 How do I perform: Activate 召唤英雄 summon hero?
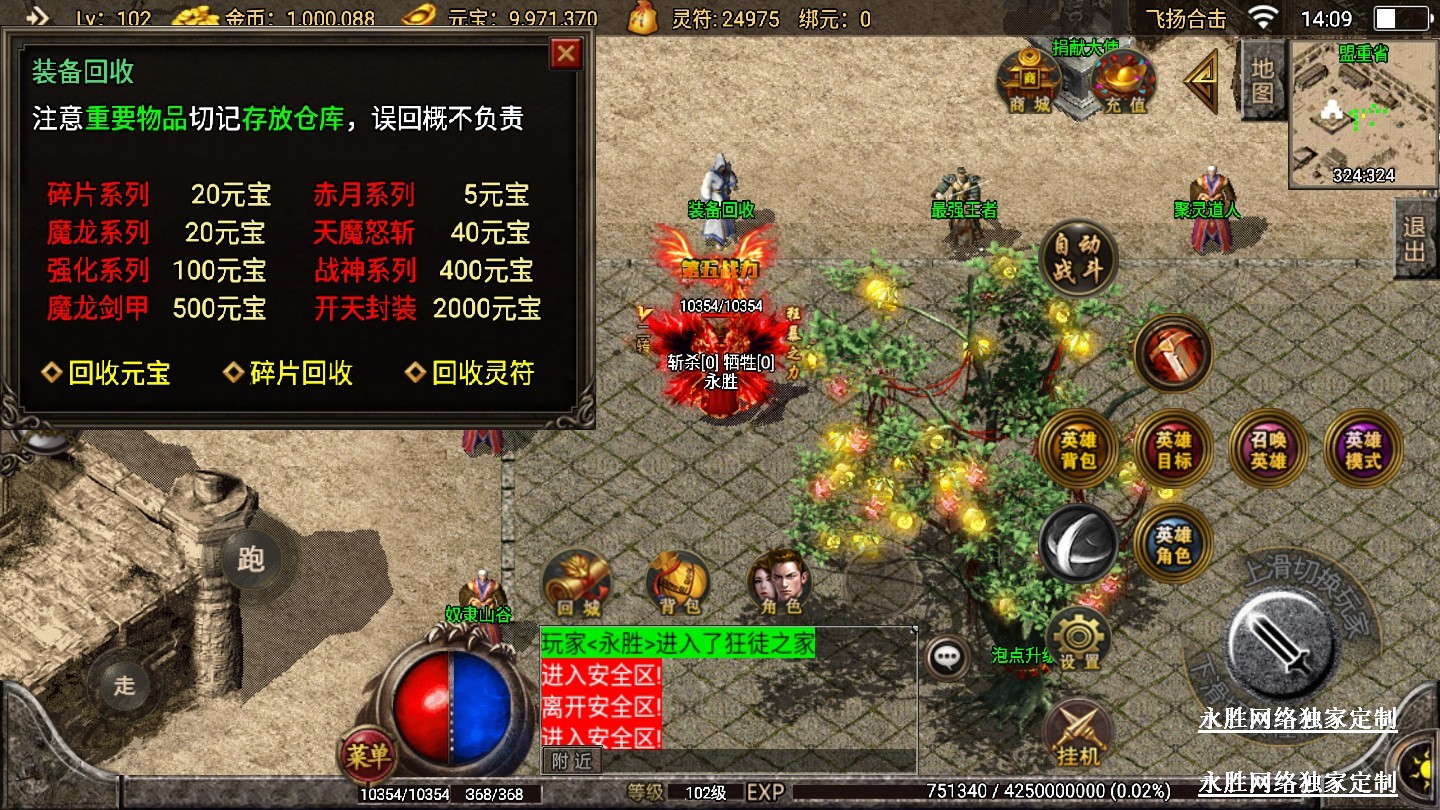coord(1268,450)
